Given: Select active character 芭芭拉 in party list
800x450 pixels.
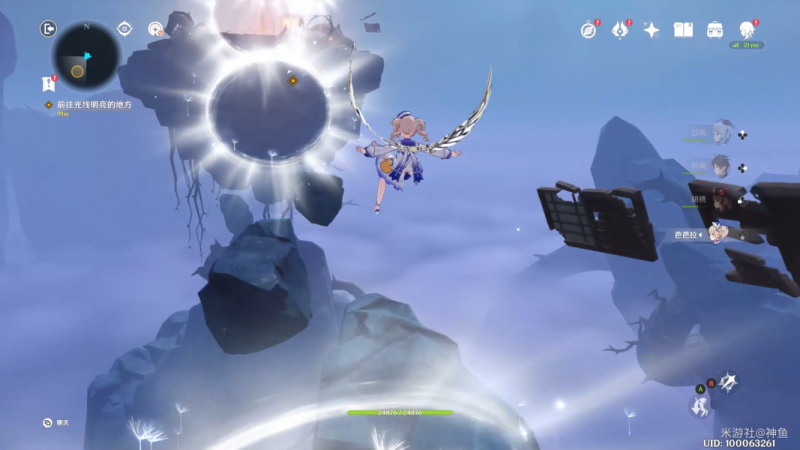Looking at the screenshot, I should (718, 233).
